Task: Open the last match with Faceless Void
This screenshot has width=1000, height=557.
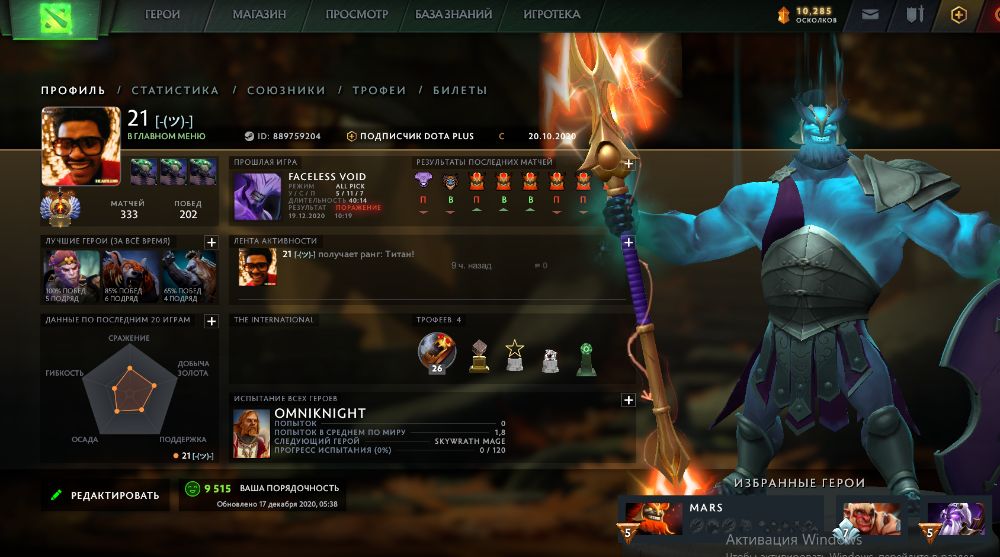Action: click(251, 196)
